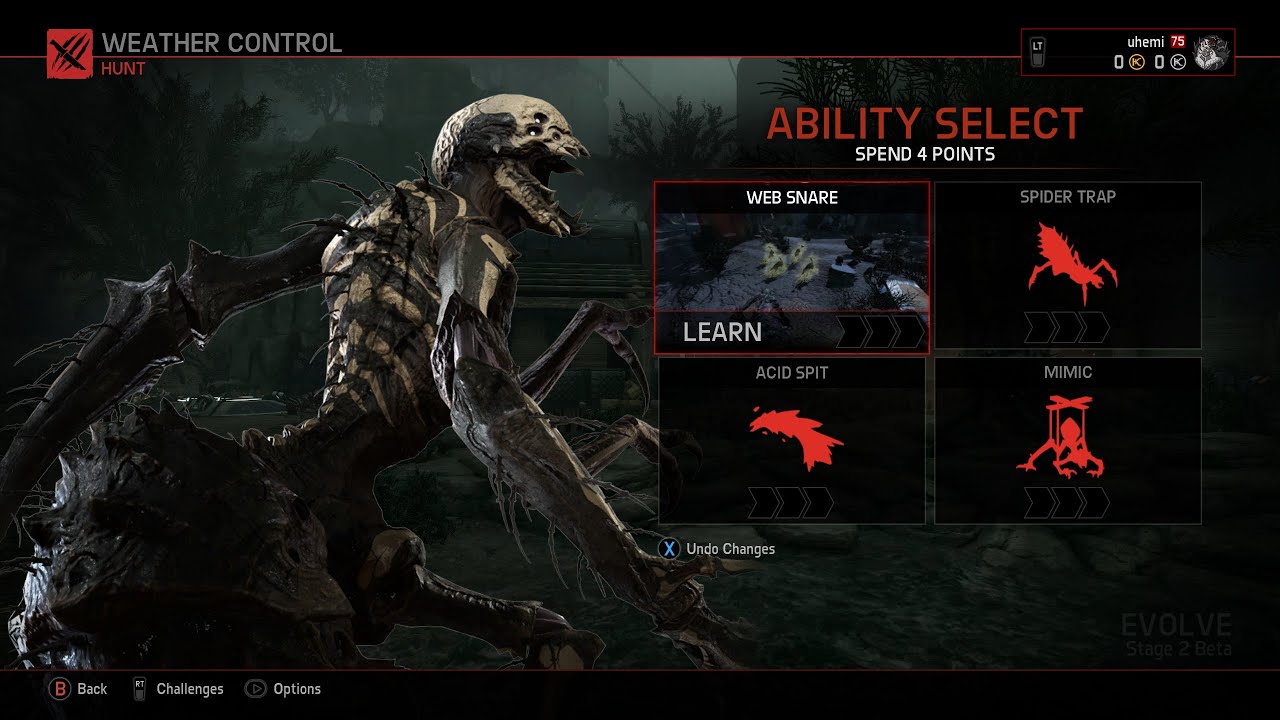The height and width of the screenshot is (720, 1280).
Task: Open uhemi's player profile card
Action: click(1127, 52)
